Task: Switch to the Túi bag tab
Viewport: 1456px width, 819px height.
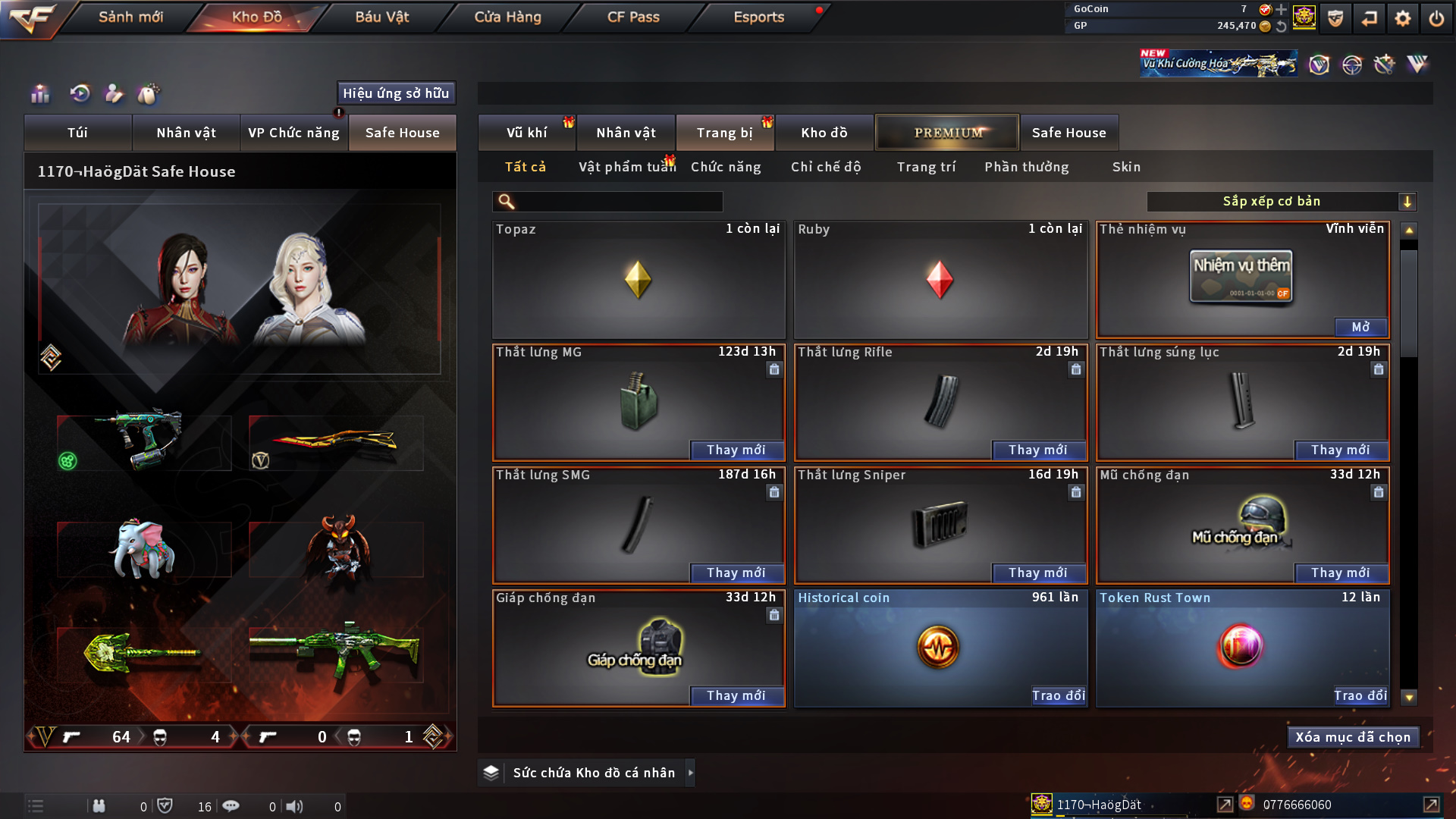Action: coord(77,133)
